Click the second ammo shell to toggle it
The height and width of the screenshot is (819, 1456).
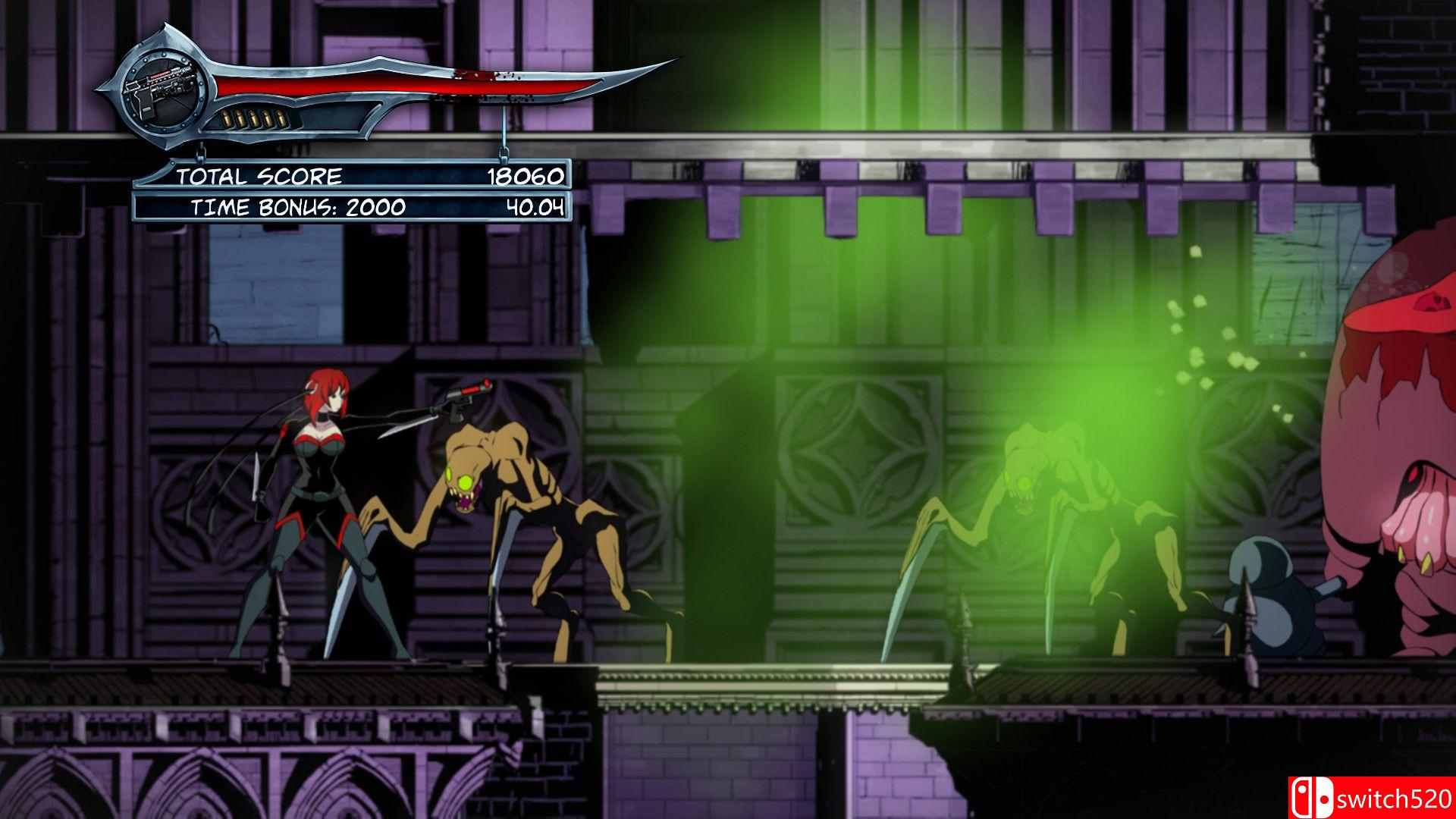240,118
